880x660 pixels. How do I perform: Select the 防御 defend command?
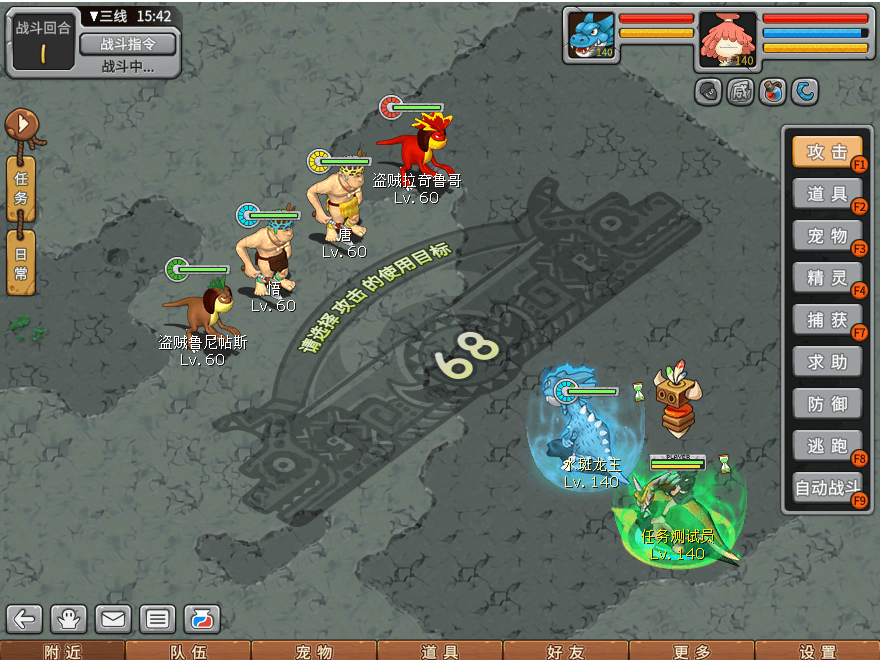(x=827, y=403)
